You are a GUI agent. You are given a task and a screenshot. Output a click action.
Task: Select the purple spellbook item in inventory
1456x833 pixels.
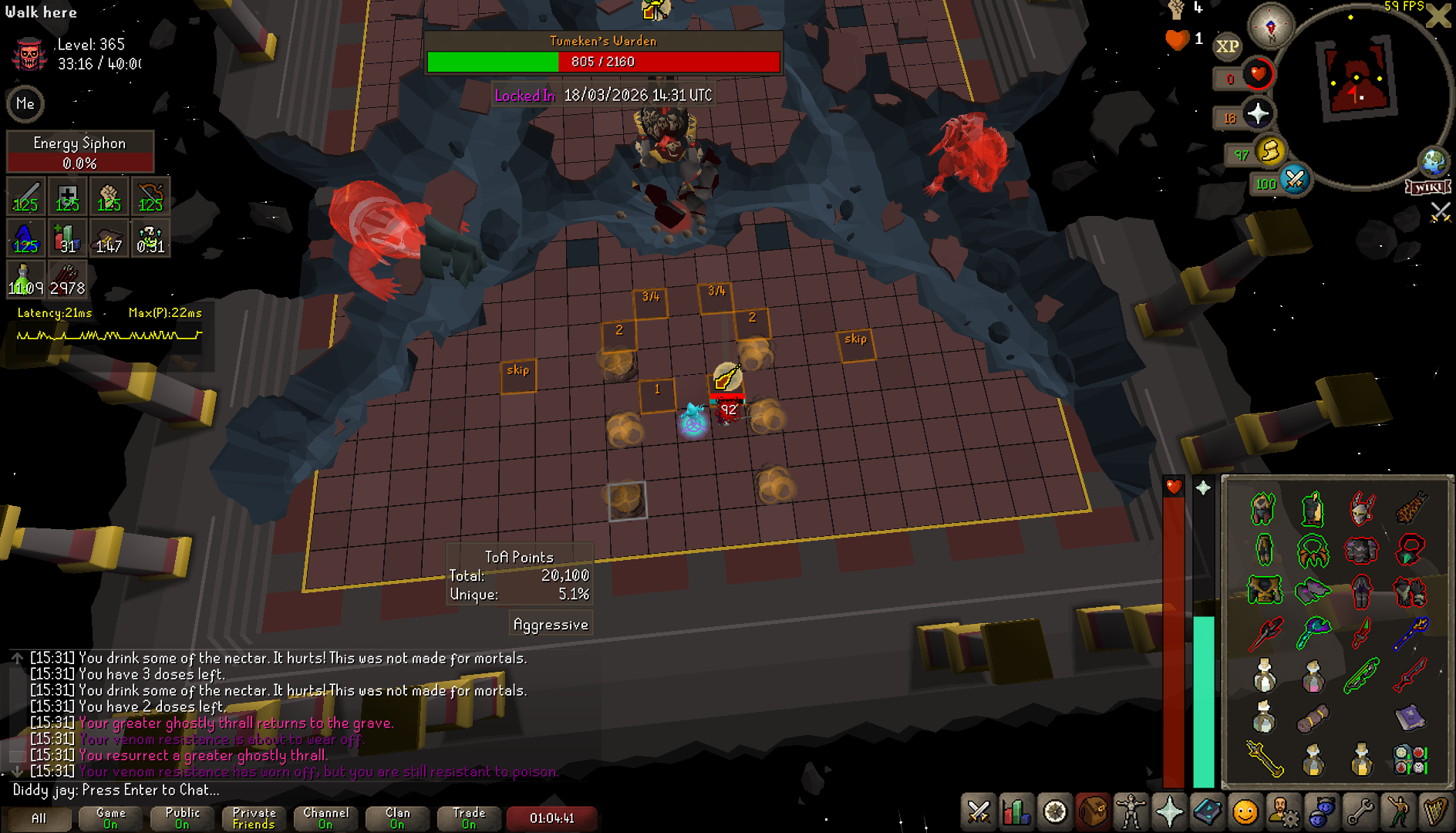(1410, 717)
